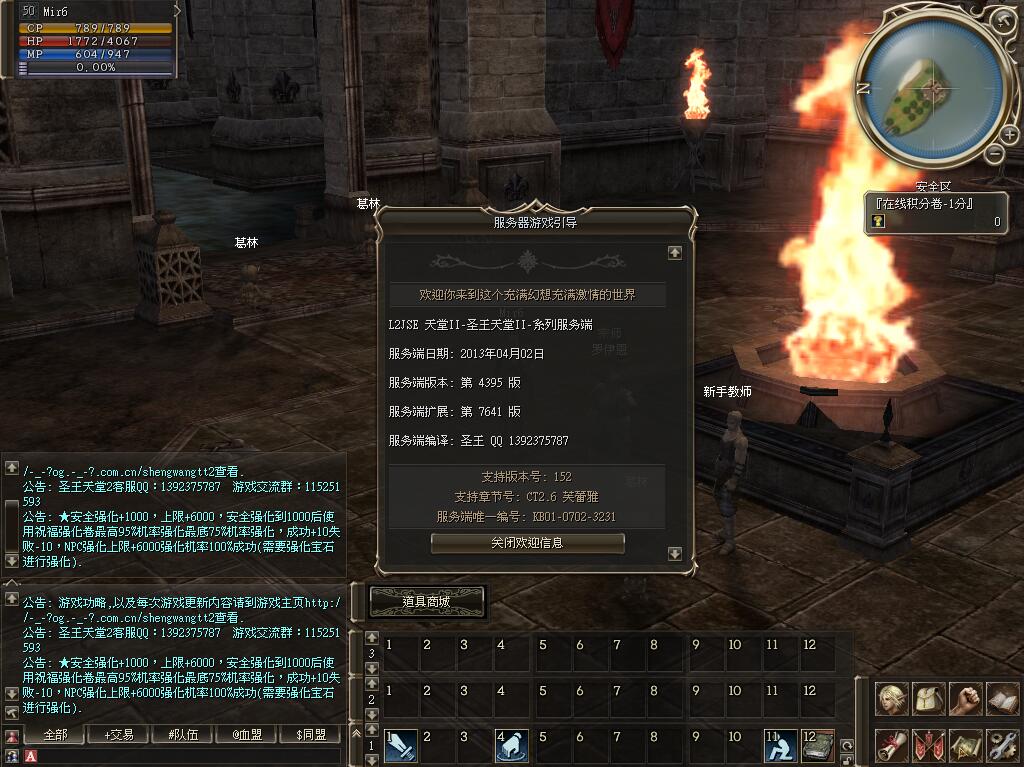Switch to the 全部 chat tab
This screenshot has width=1024, height=767.
pyautogui.click(x=56, y=735)
